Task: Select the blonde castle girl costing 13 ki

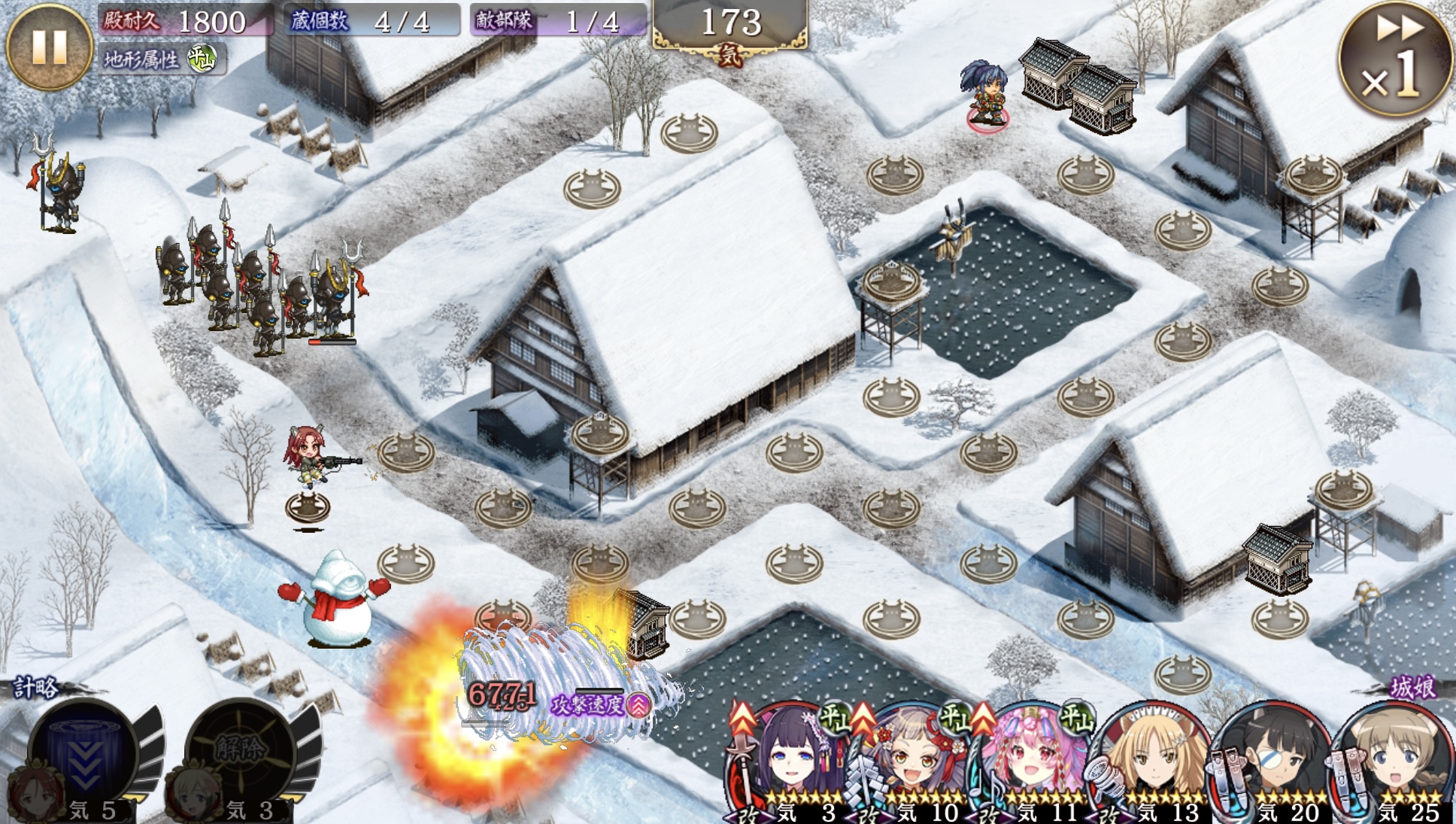Action: tap(1151, 760)
